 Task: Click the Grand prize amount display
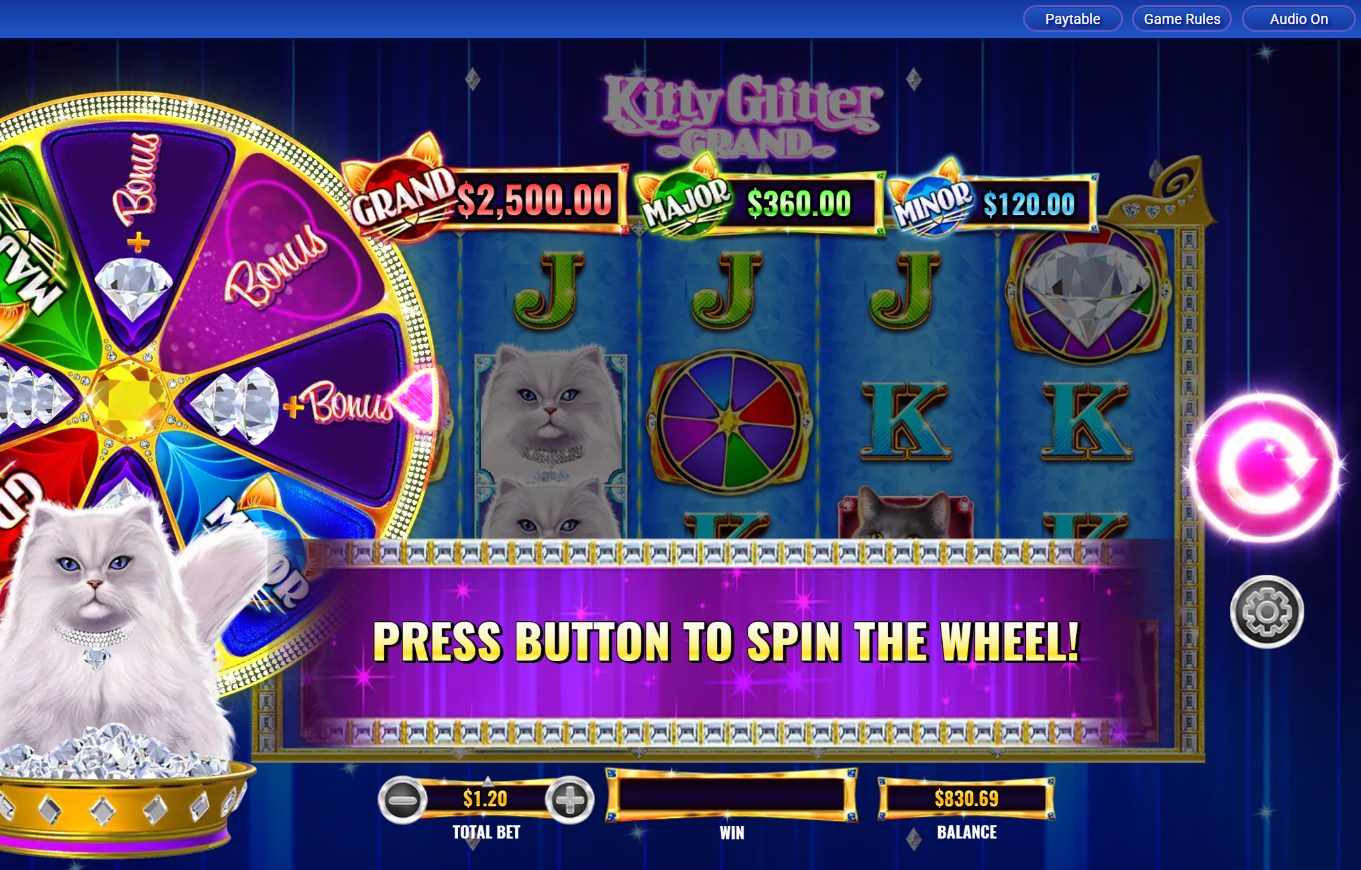[x=533, y=199]
